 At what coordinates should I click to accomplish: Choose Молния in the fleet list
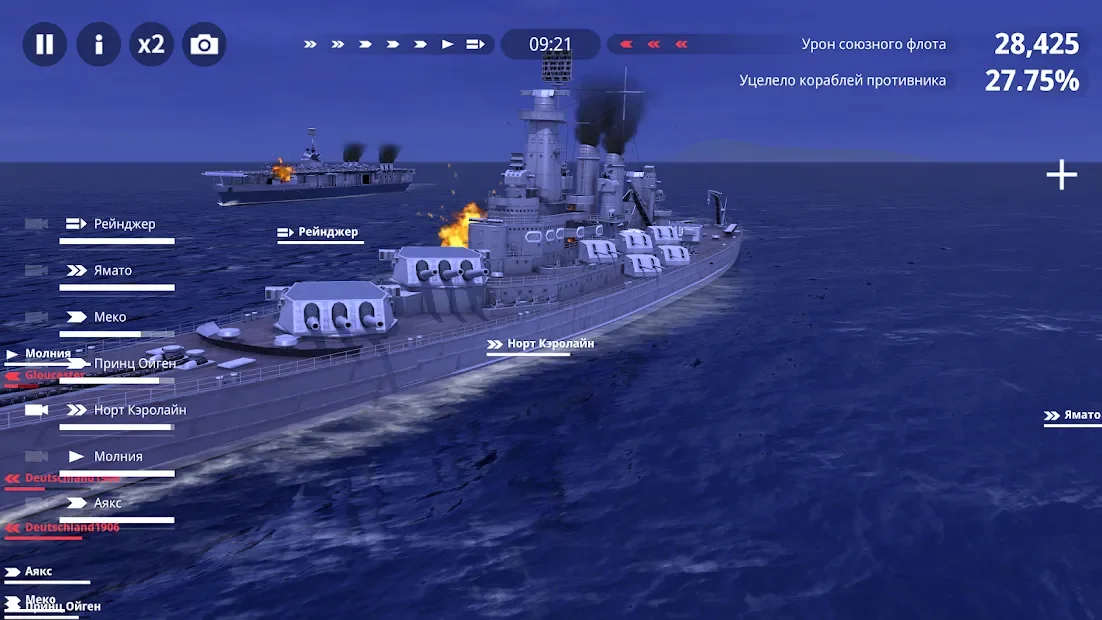coord(117,457)
